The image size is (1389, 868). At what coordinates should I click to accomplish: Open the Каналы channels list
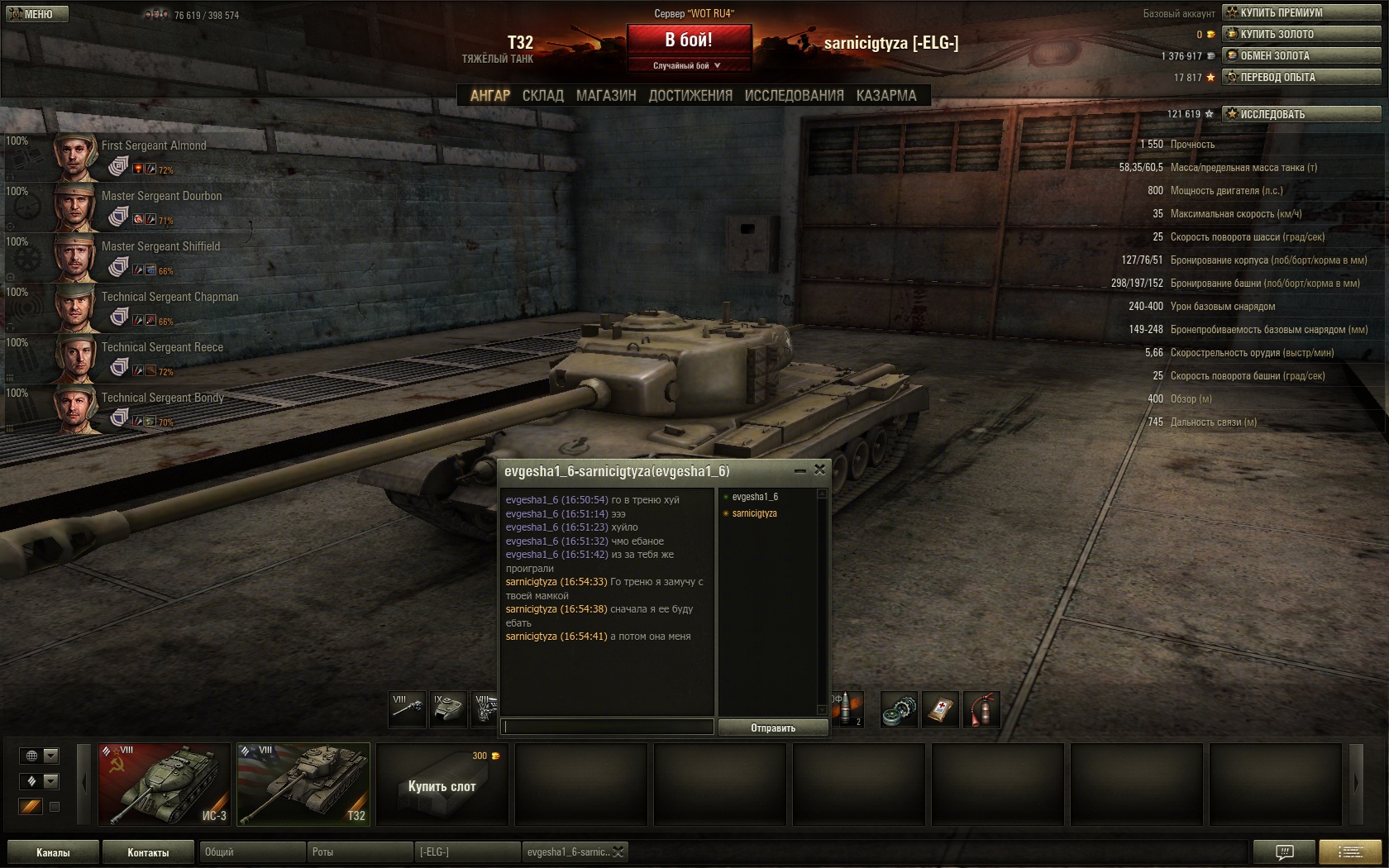[x=53, y=852]
